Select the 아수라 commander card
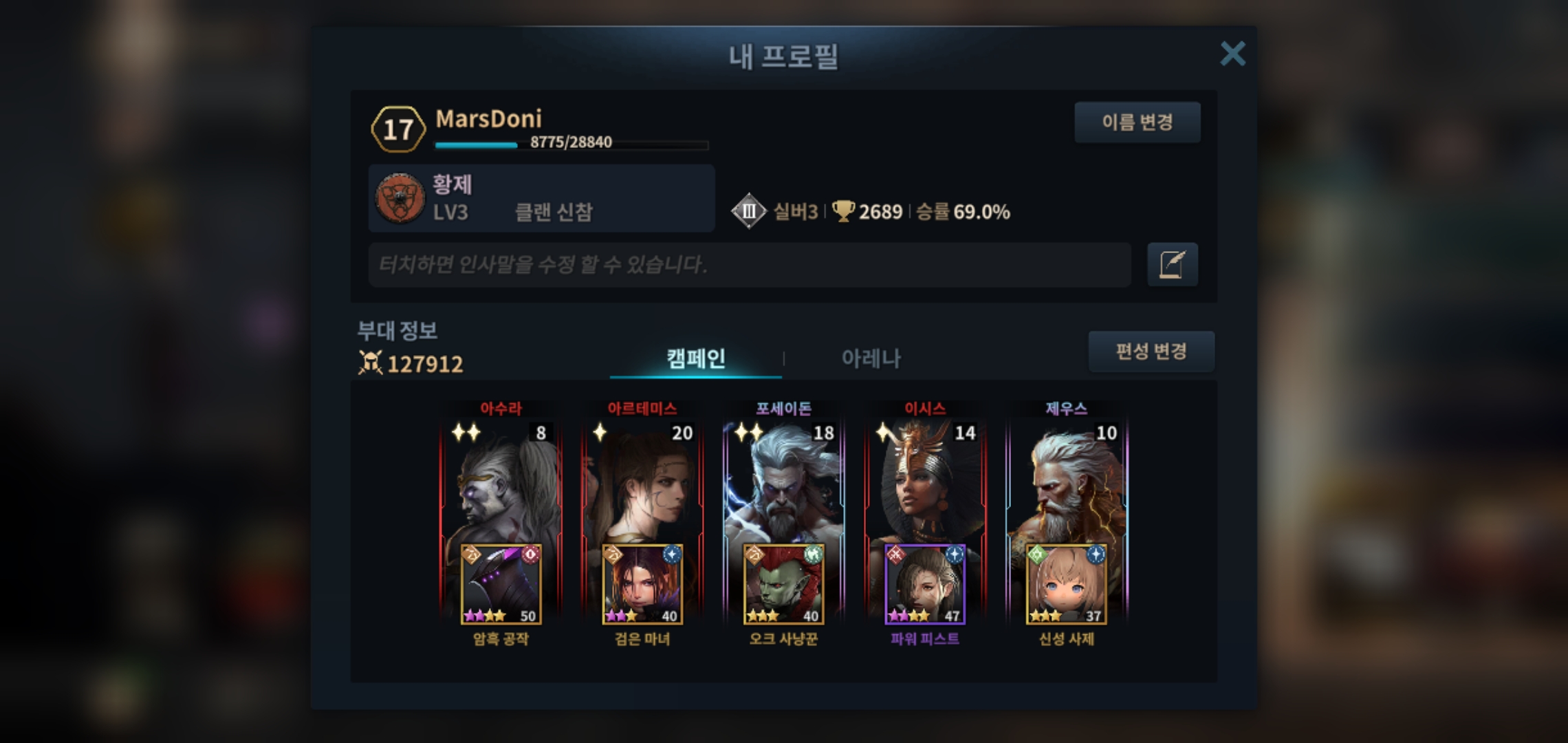The image size is (1568, 743). 501,482
